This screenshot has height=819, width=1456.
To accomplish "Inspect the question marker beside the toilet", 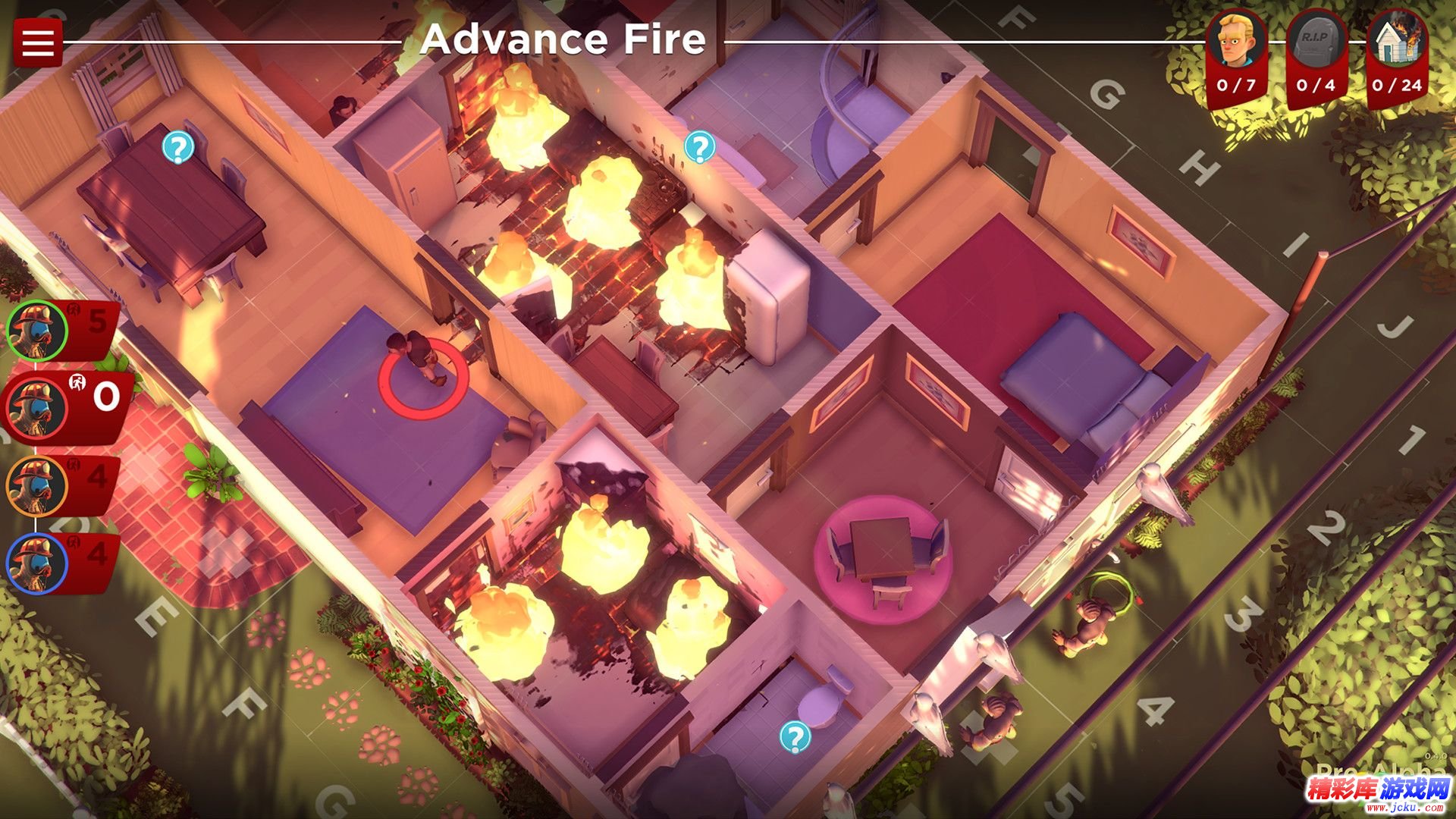I will tap(795, 736).
